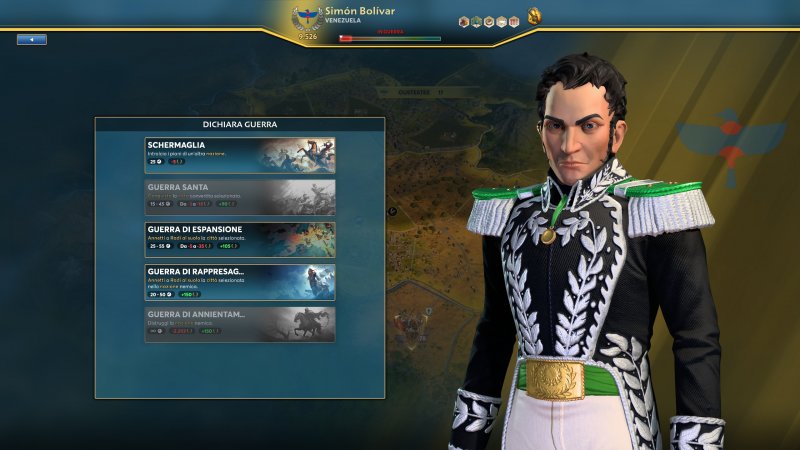Image resolution: width=800 pixels, height=450 pixels.
Task: Open Simón Bolívar's emblem portrait
Action: pos(307,20)
